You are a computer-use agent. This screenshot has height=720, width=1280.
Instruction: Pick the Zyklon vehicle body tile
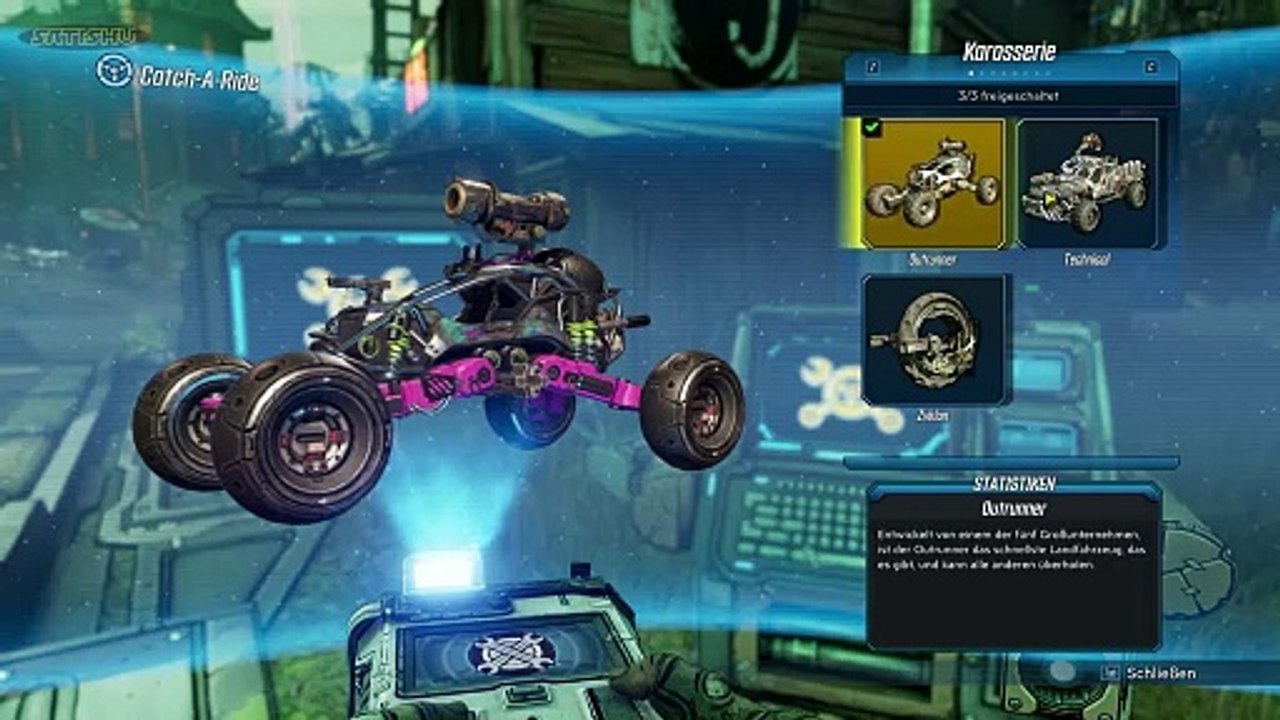point(937,340)
